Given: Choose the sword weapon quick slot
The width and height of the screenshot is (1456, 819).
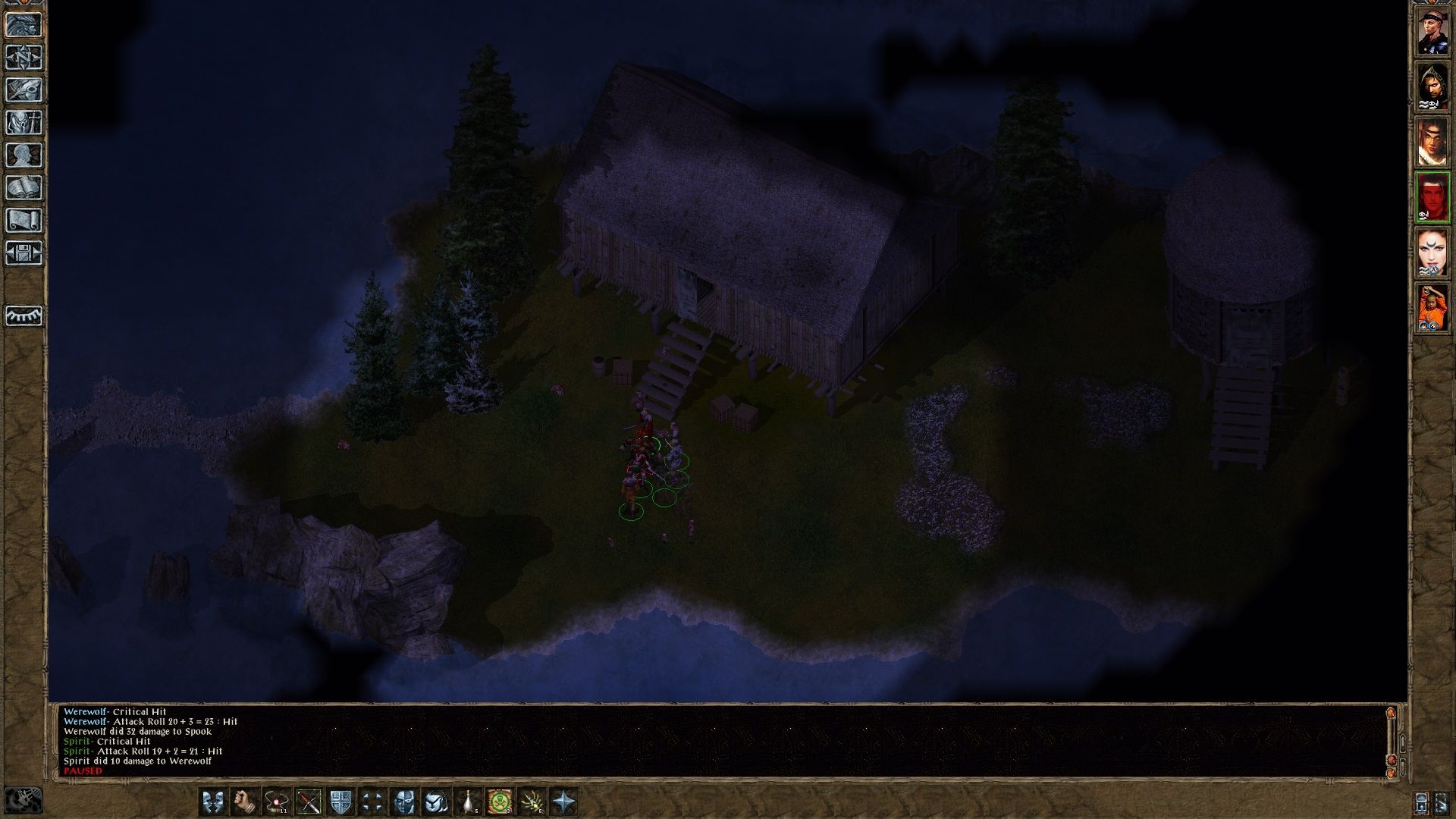Looking at the screenshot, I should pyautogui.click(x=309, y=802).
